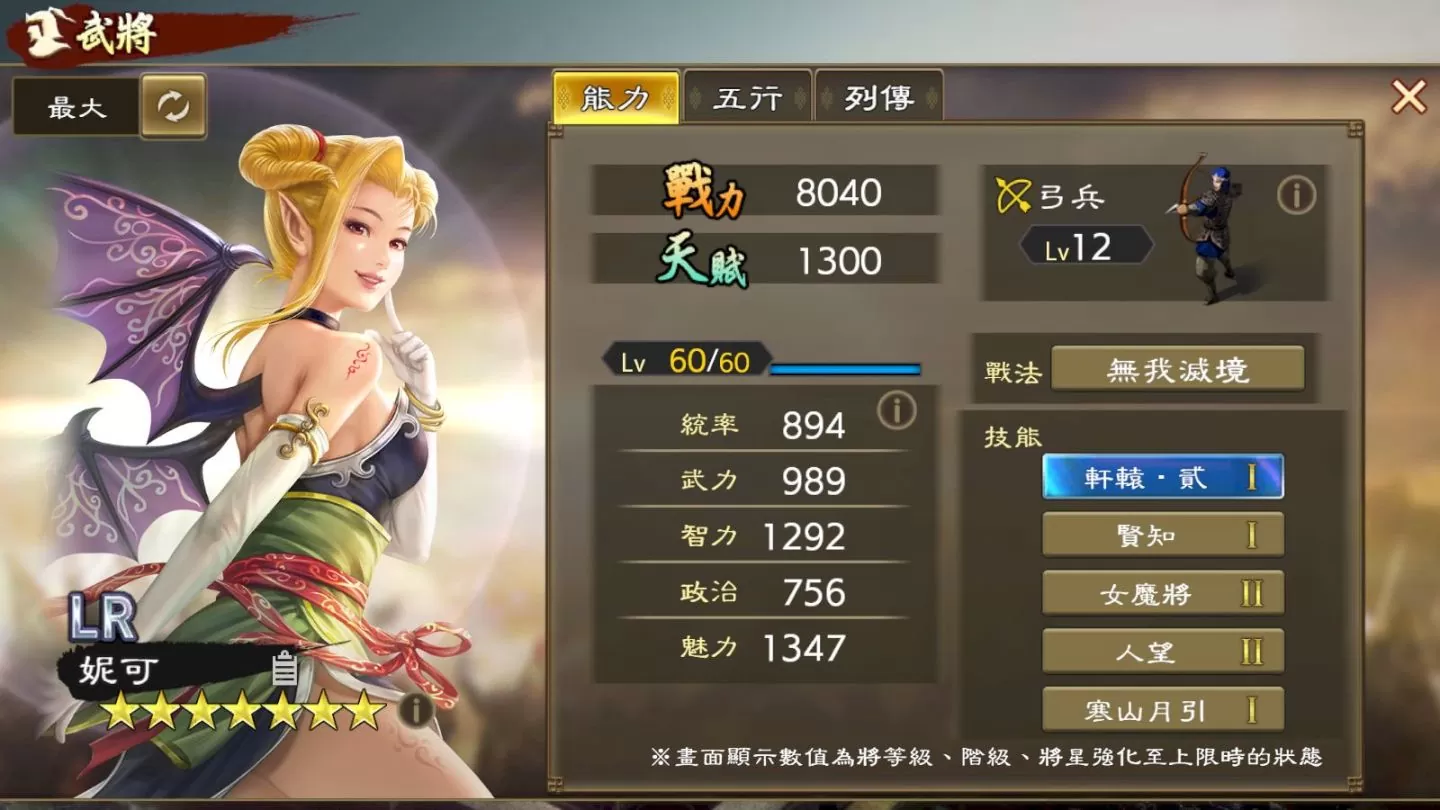The height and width of the screenshot is (810, 1440).
Task: Click the refresh icon beside 最大
Action: [172, 106]
